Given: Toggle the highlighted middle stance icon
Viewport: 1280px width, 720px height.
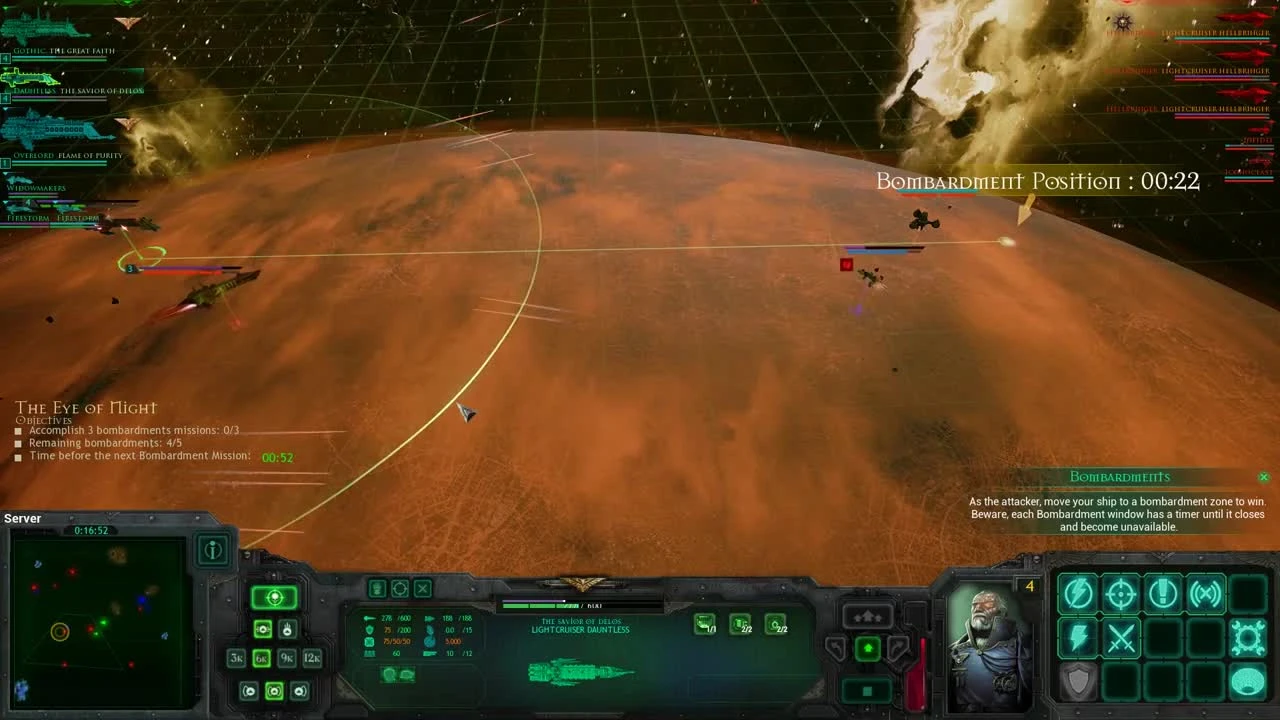Looking at the screenshot, I should [274, 690].
